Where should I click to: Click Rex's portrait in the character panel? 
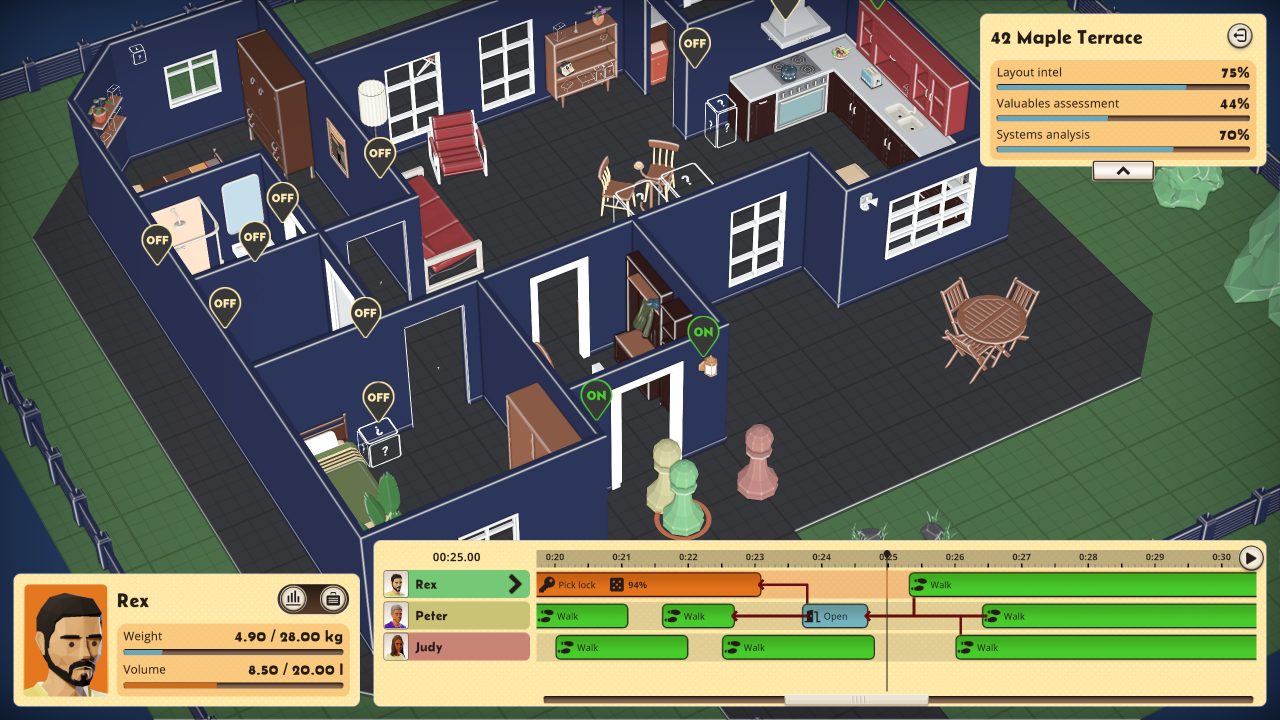tap(66, 639)
